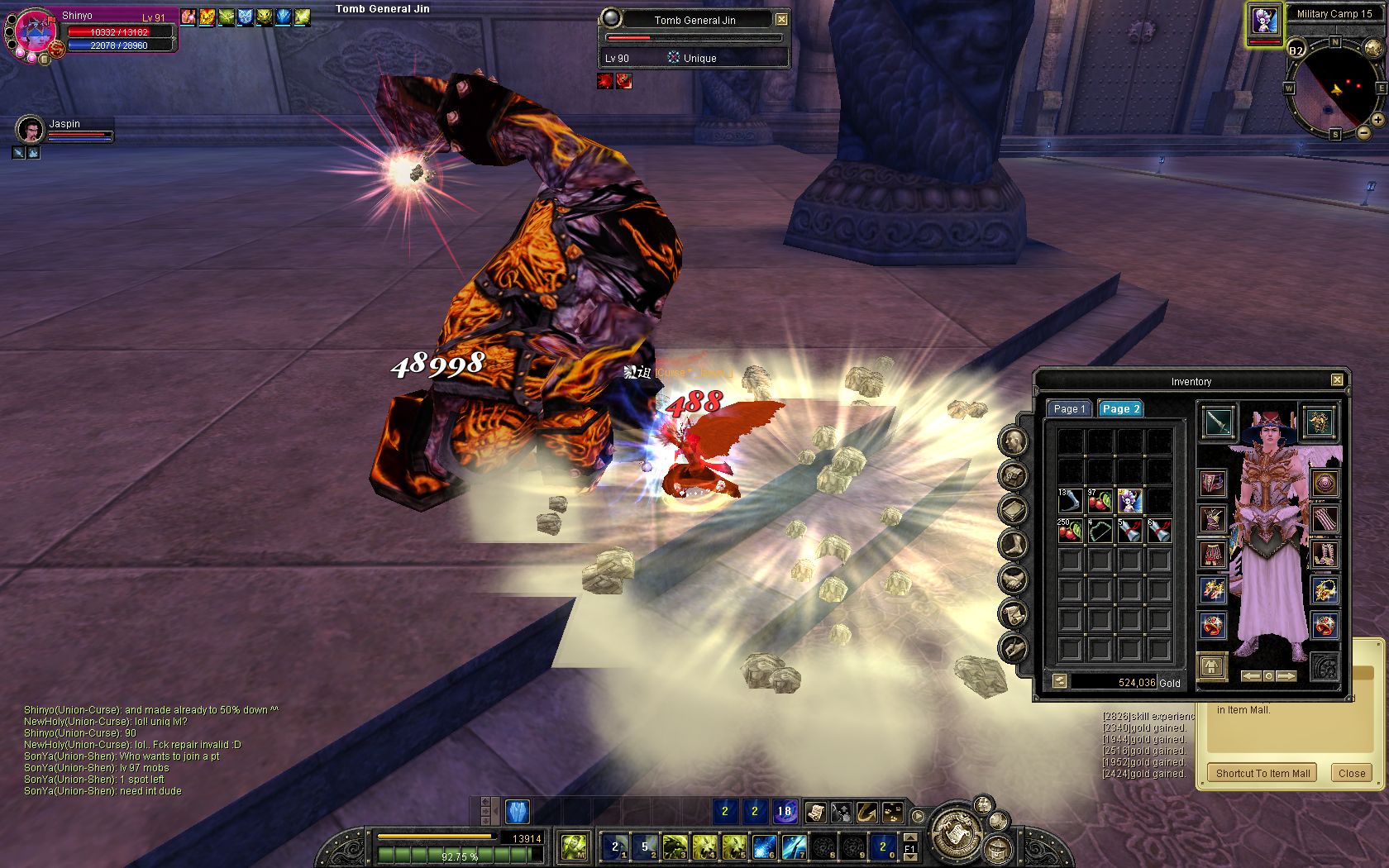This screenshot has width=1389, height=868.
Task: Close the Tomb General Jin target frame
Action: 781,19
